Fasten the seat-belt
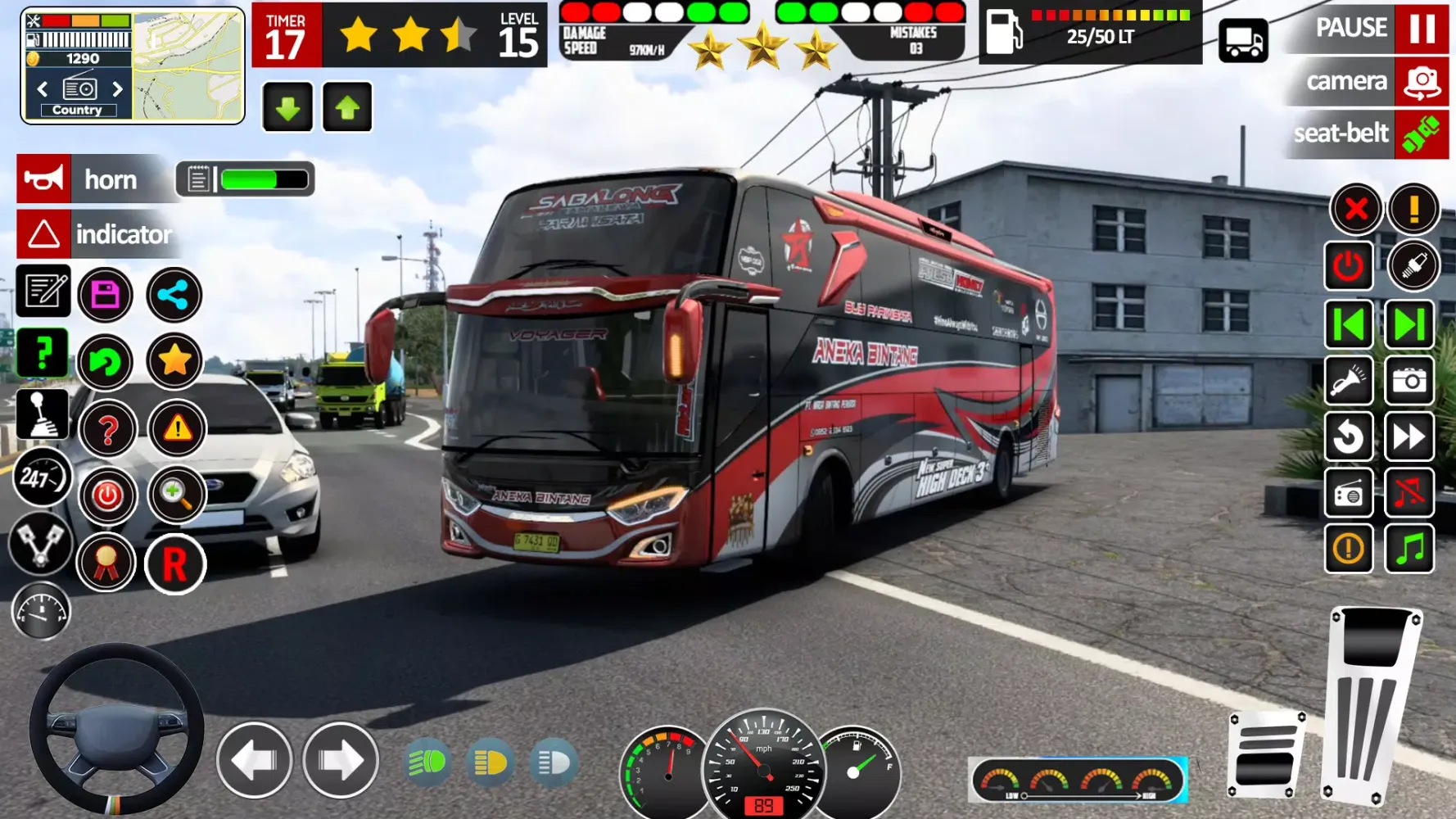This screenshot has height=819, width=1456. (1422, 133)
